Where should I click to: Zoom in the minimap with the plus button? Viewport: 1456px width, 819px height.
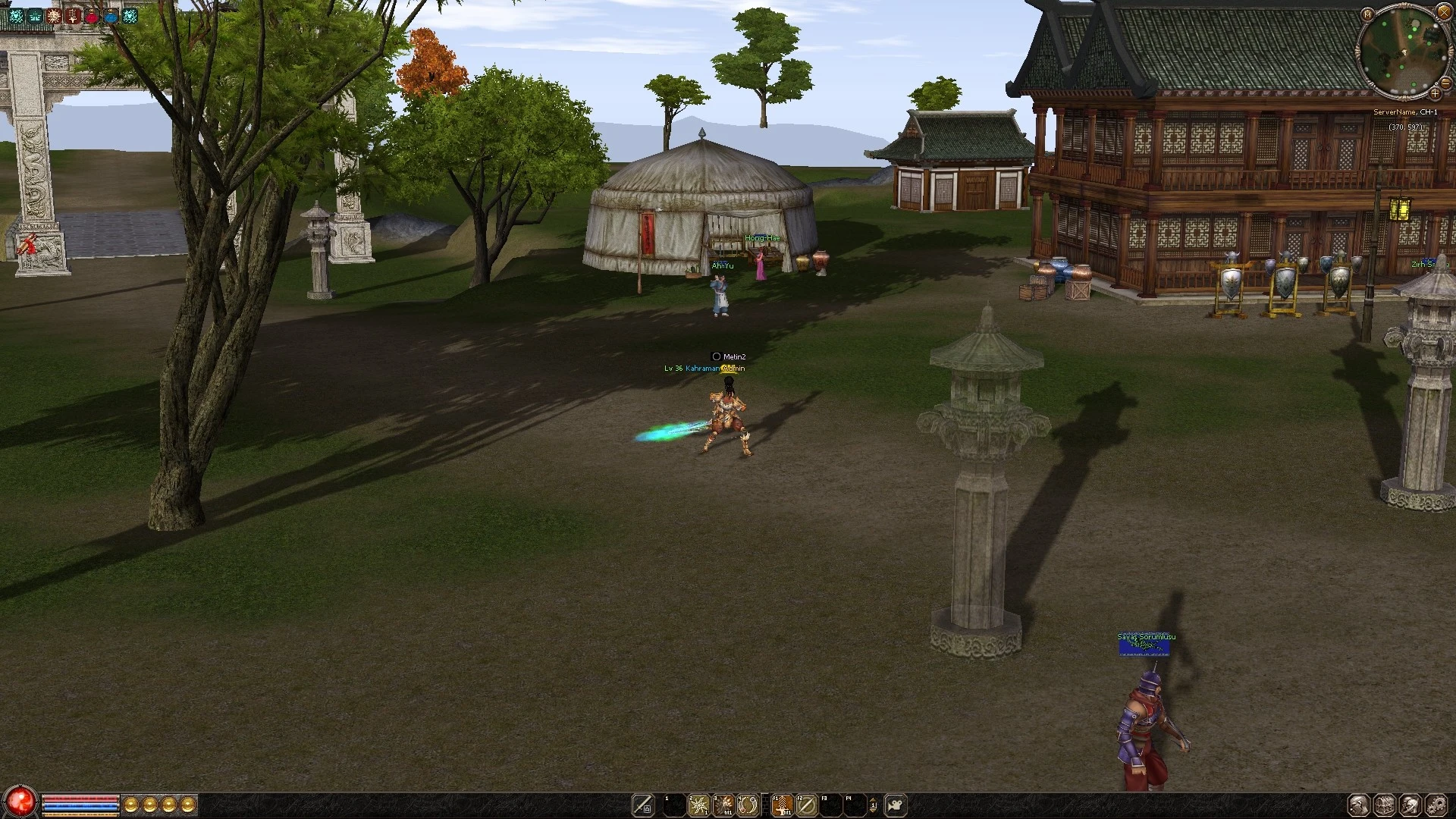1435,93
